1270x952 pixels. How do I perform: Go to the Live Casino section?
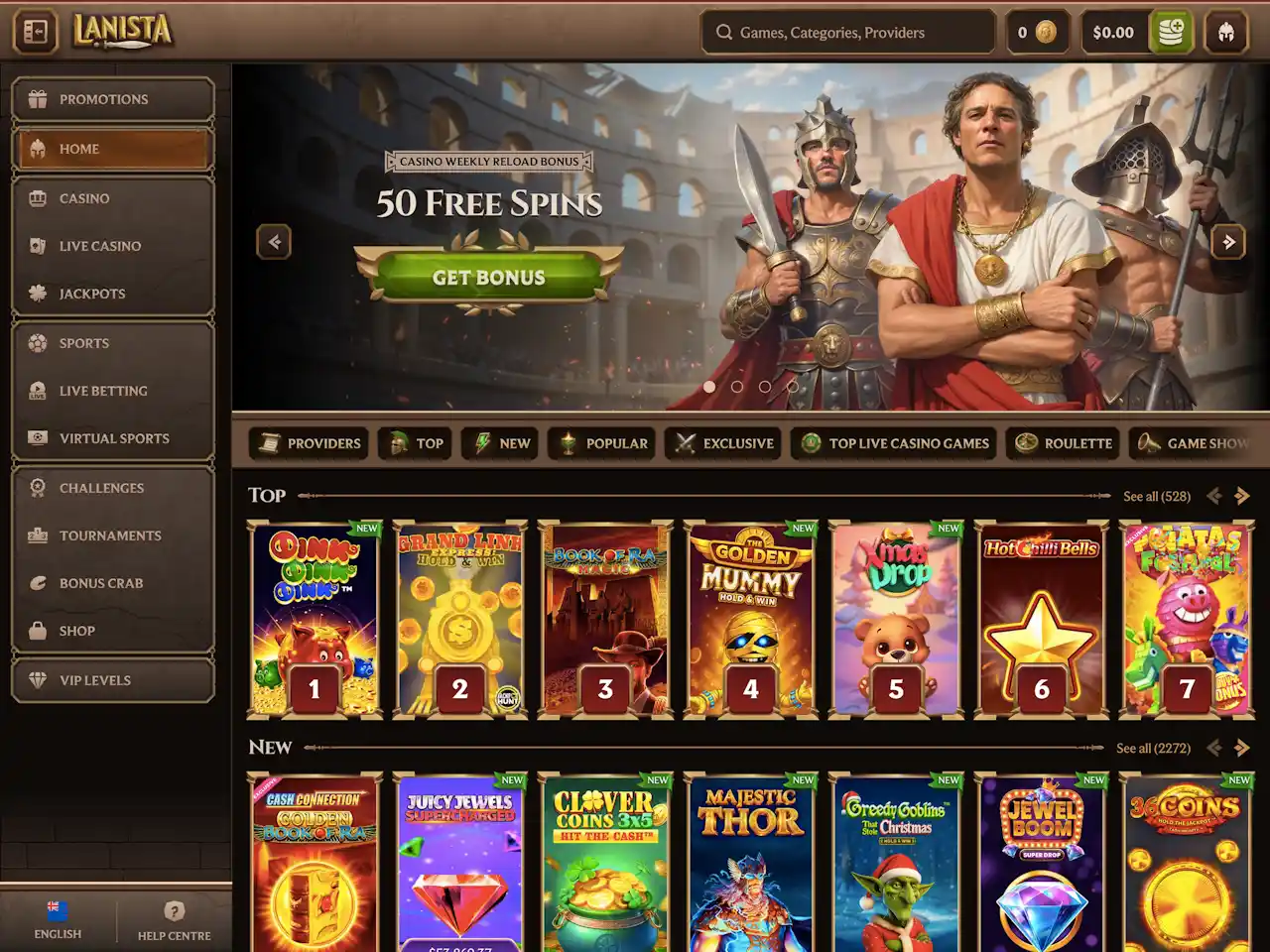tap(113, 246)
